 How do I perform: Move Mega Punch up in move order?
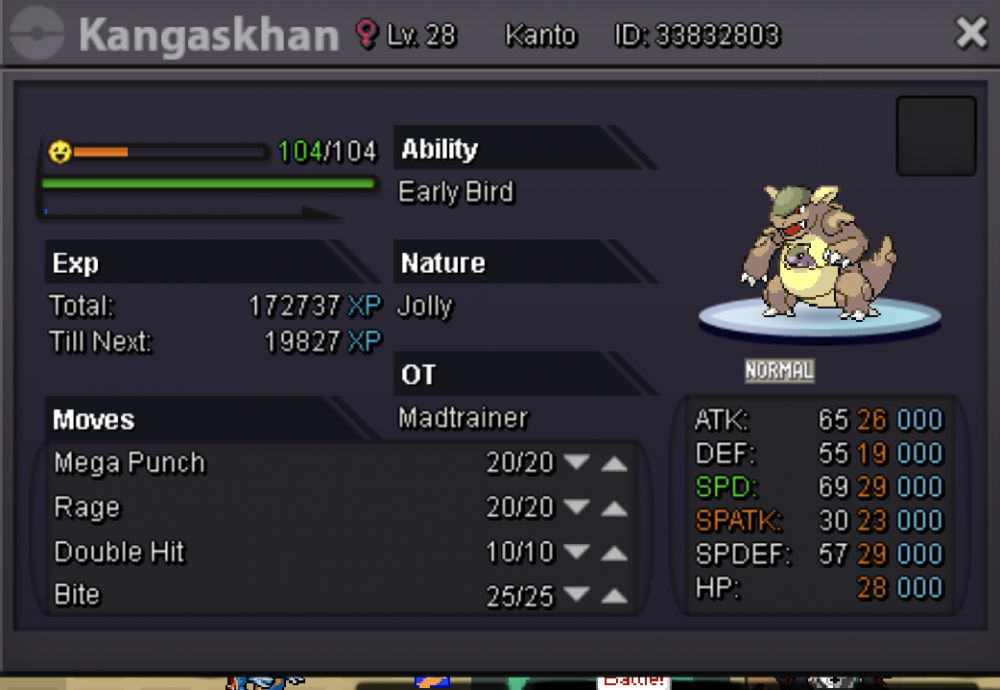(x=614, y=463)
